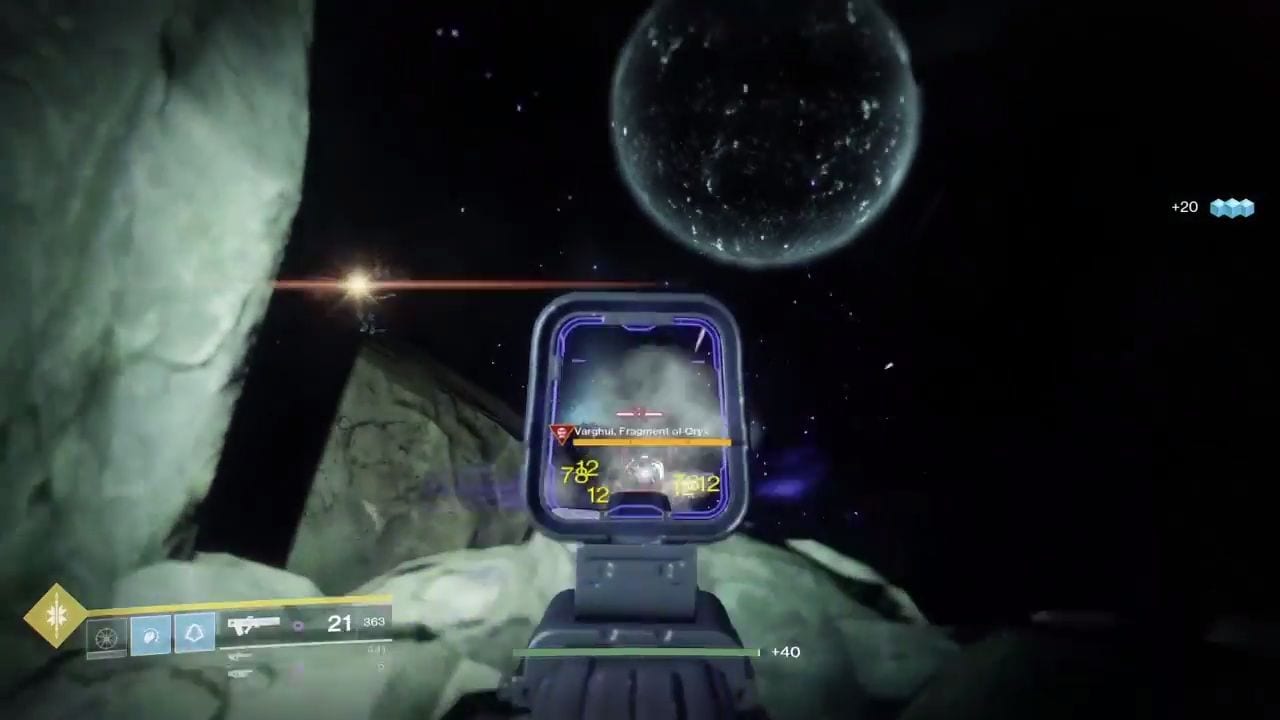Activate the golden diamond super ability icon
Image resolution: width=1280 pixels, height=720 pixels.
tap(56, 615)
